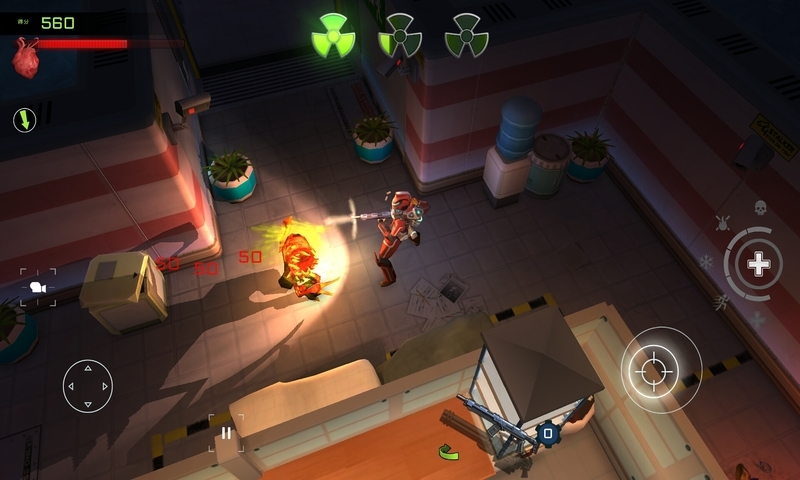Viewport: 800px width, 480px height.
Task: Activate the leftmost bright radiation nuke icon
Action: pyautogui.click(x=333, y=36)
